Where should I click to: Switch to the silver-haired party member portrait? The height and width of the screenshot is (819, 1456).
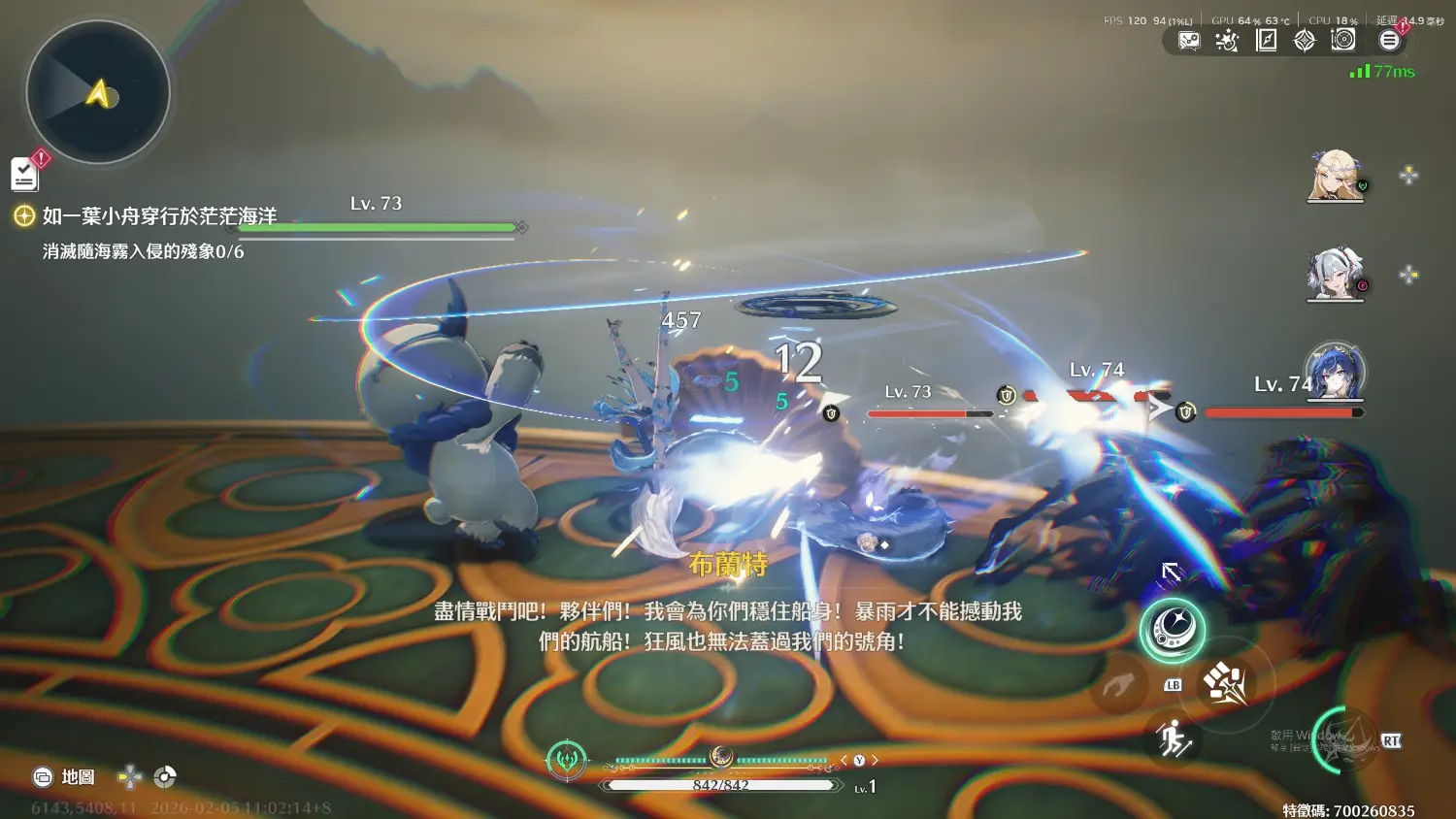click(1336, 275)
